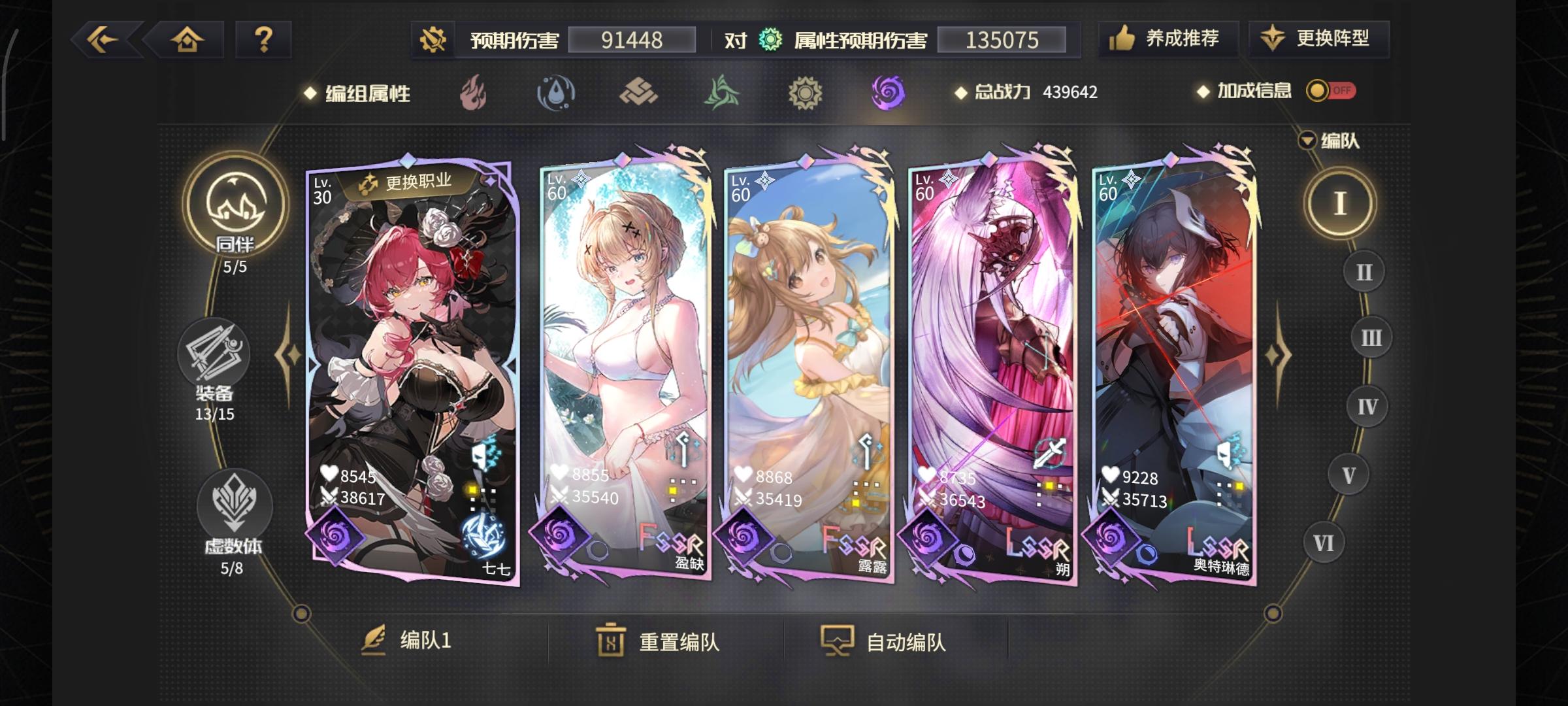This screenshot has width=1568, height=706.
Task: Click the 养成推荐 recommendation button
Action: pos(1169,39)
